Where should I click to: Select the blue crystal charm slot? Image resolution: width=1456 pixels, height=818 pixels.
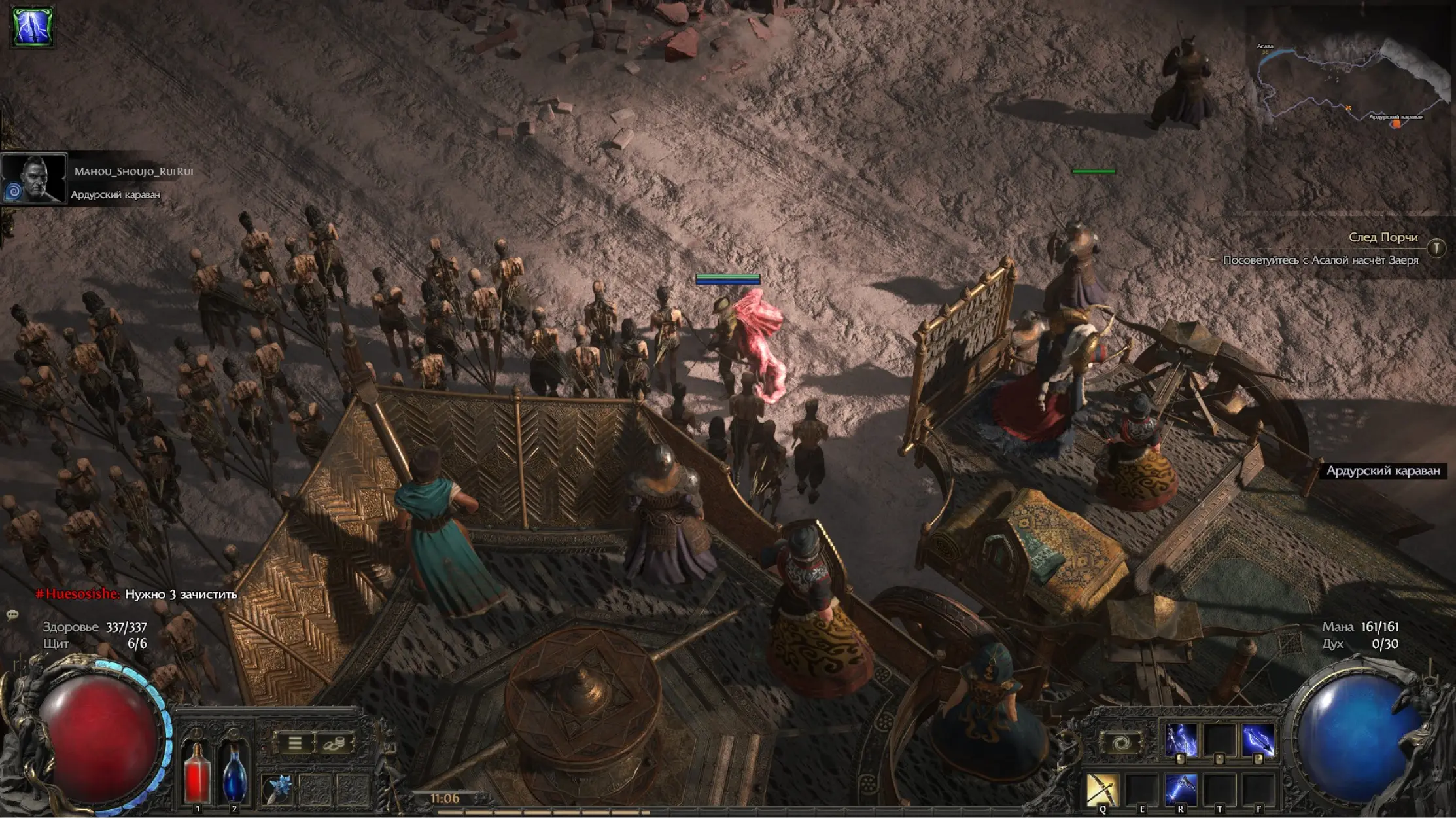[x=277, y=789]
